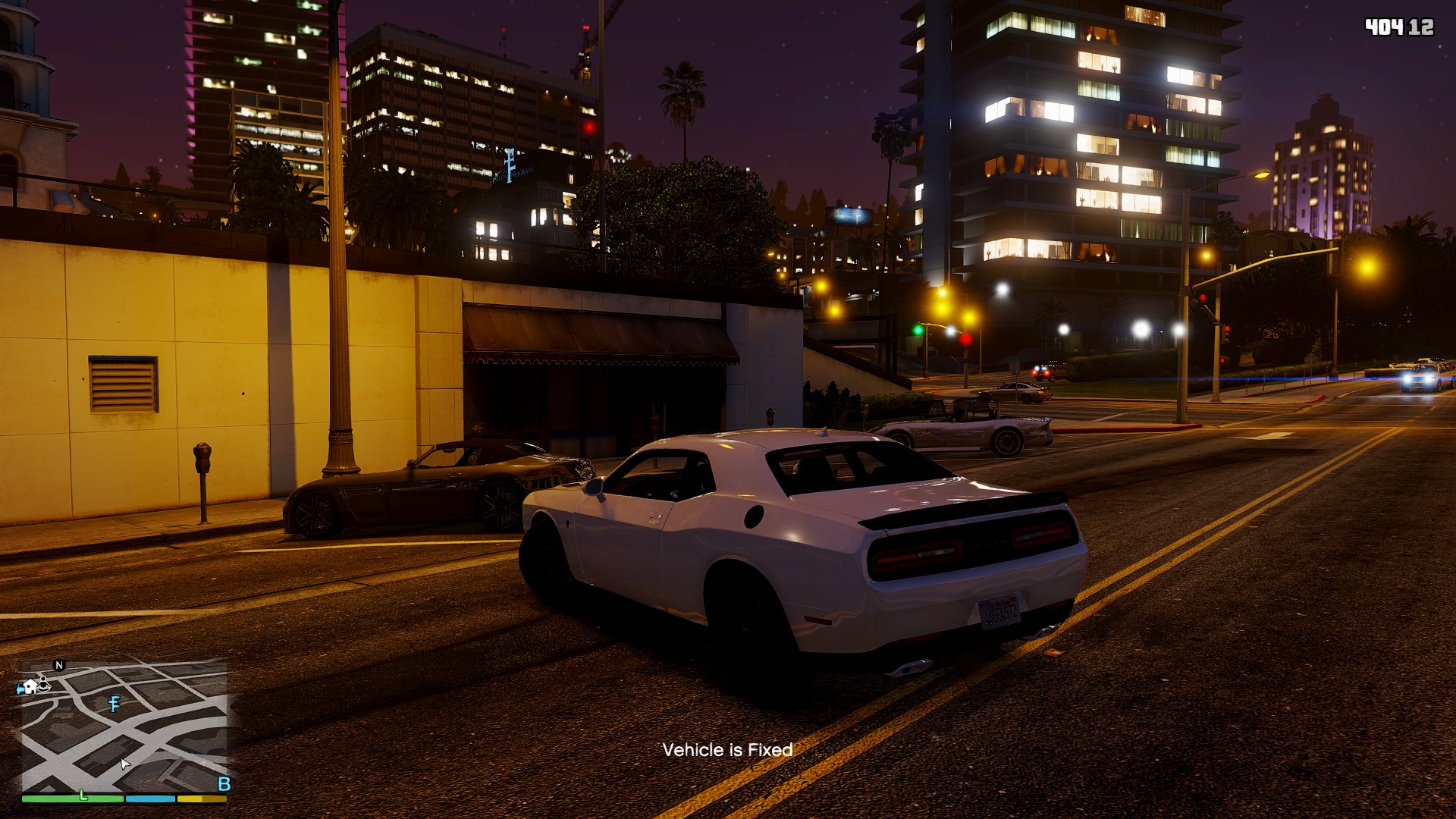Click the white house safehouse marker
Image resolution: width=1456 pixels, height=819 pixels.
pyautogui.click(x=30, y=687)
